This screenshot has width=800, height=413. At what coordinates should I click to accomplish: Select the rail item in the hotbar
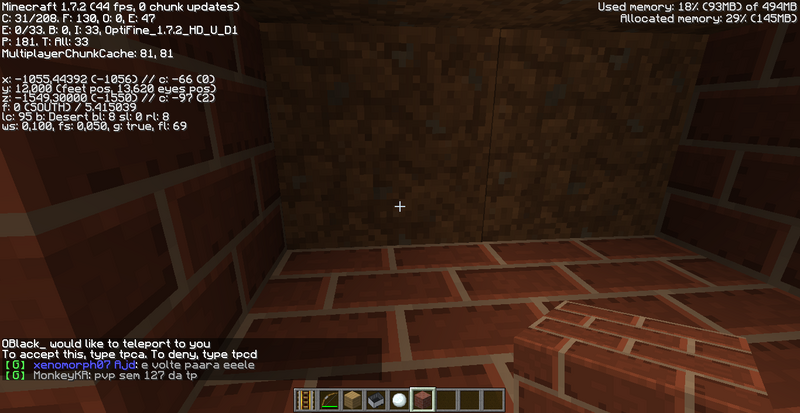click(305, 400)
